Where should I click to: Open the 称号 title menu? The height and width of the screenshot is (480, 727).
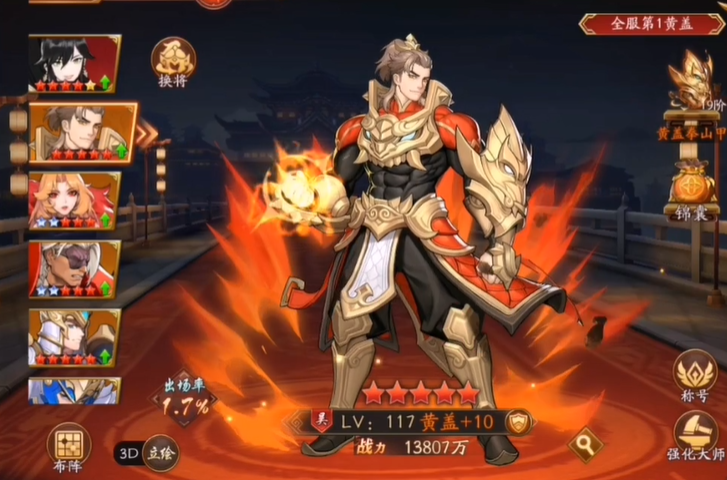coord(695,375)
